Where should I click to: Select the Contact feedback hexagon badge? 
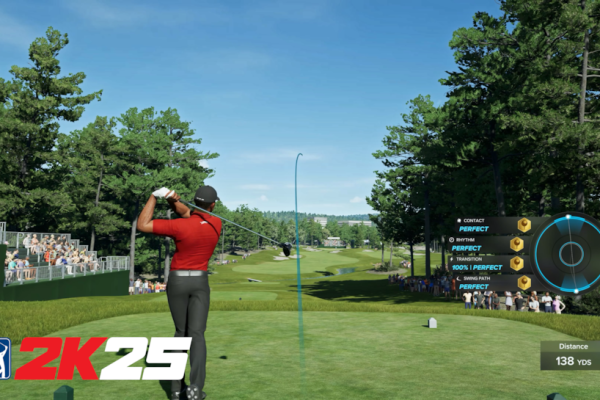pos(524,225)
